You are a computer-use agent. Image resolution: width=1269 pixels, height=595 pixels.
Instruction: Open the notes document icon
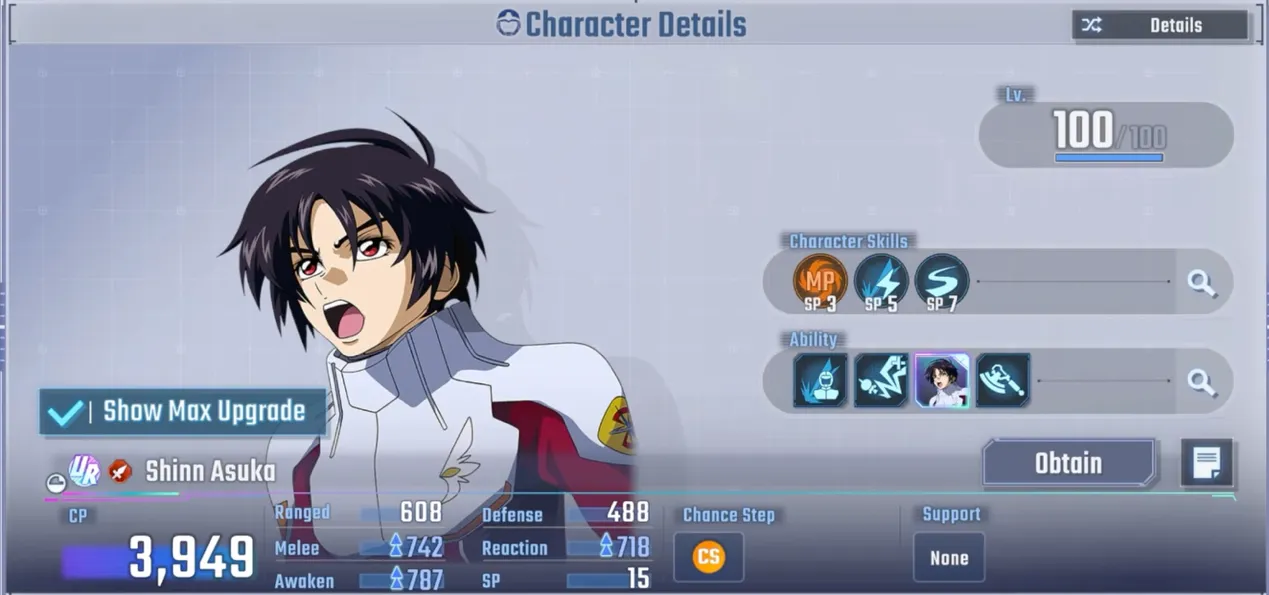click(x=1206, y=463)
